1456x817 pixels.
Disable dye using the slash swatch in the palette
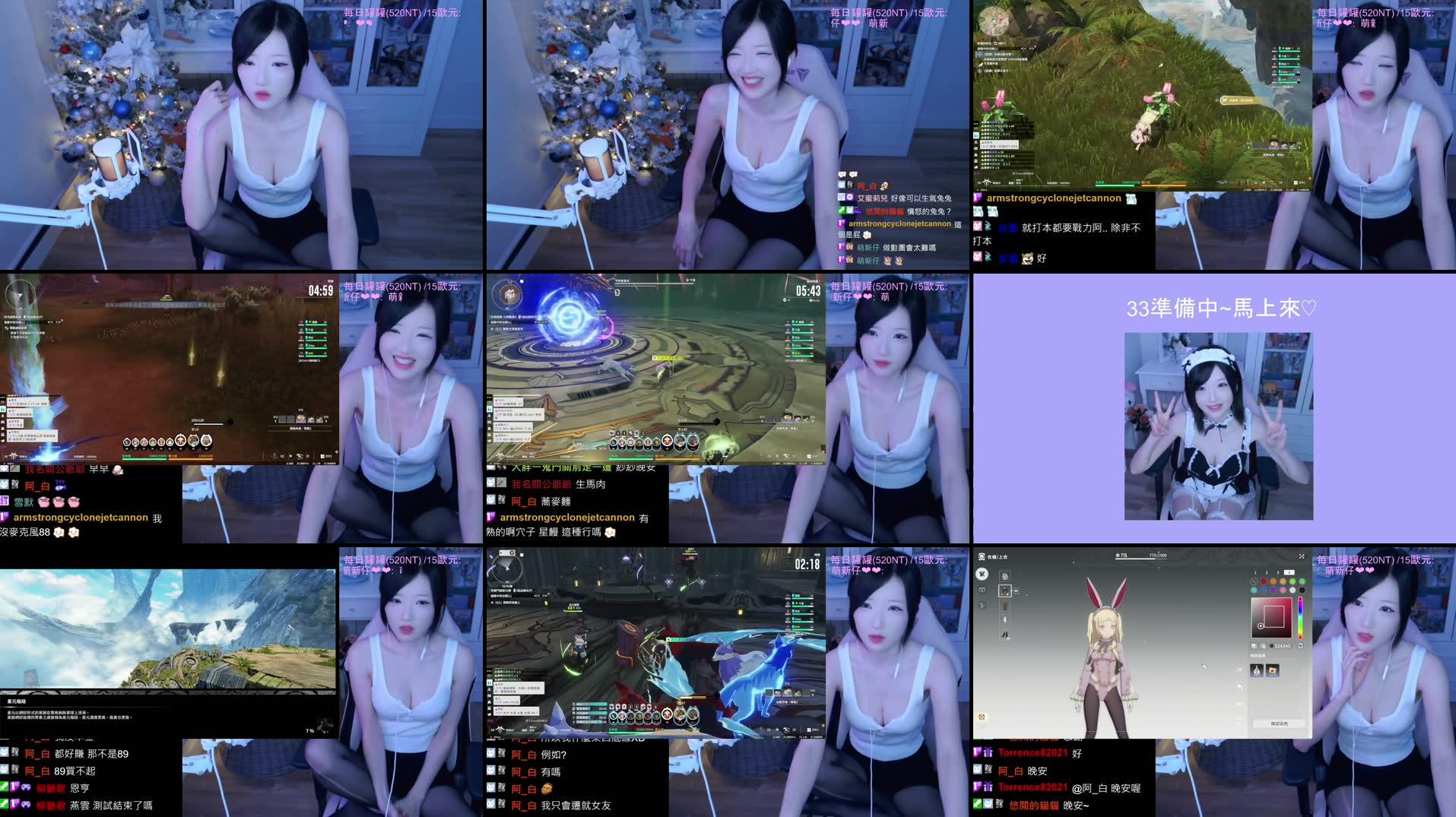(1254, 581)
